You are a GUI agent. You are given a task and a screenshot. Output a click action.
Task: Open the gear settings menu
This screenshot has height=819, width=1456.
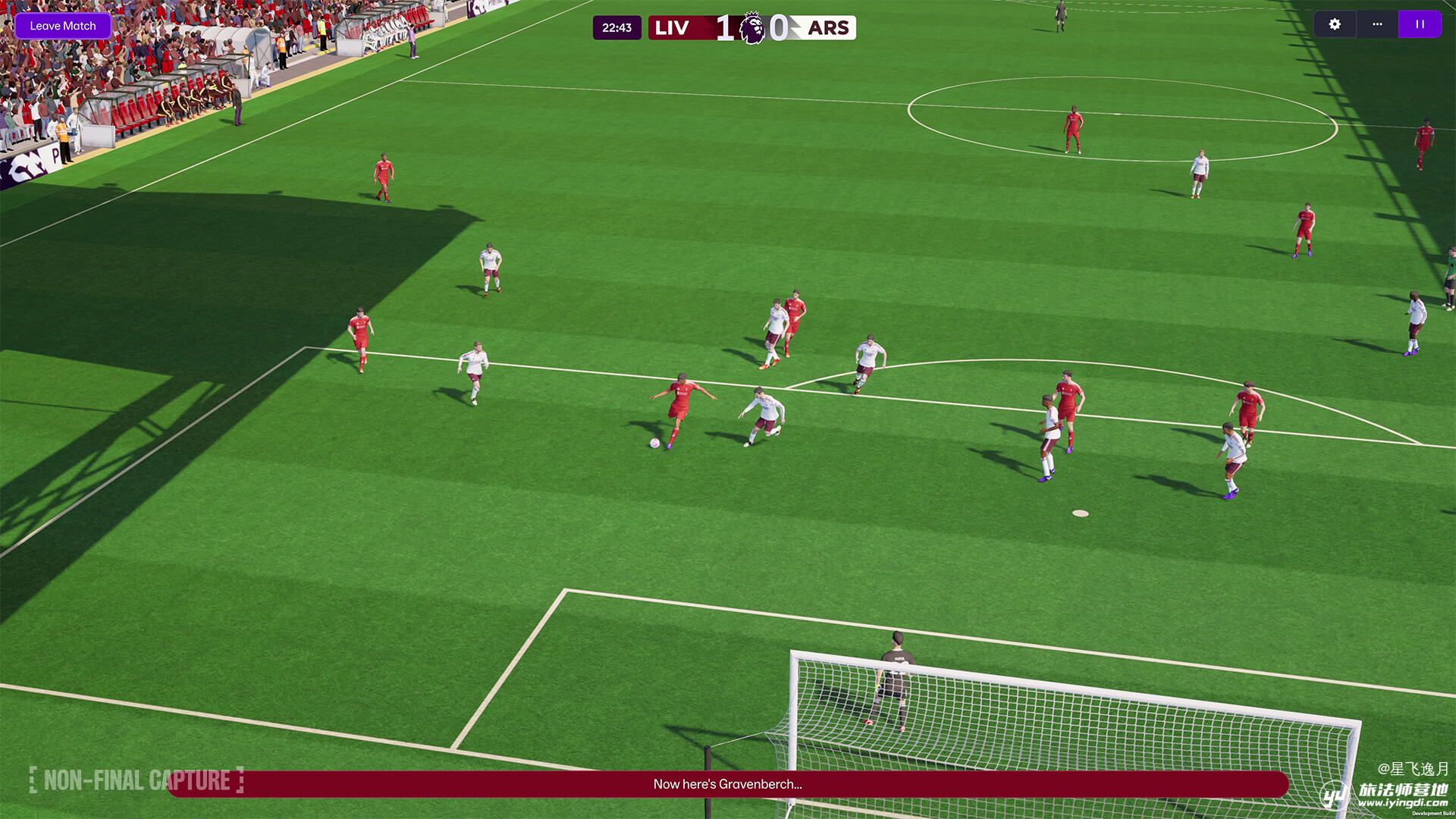(x=1335, y=24)
